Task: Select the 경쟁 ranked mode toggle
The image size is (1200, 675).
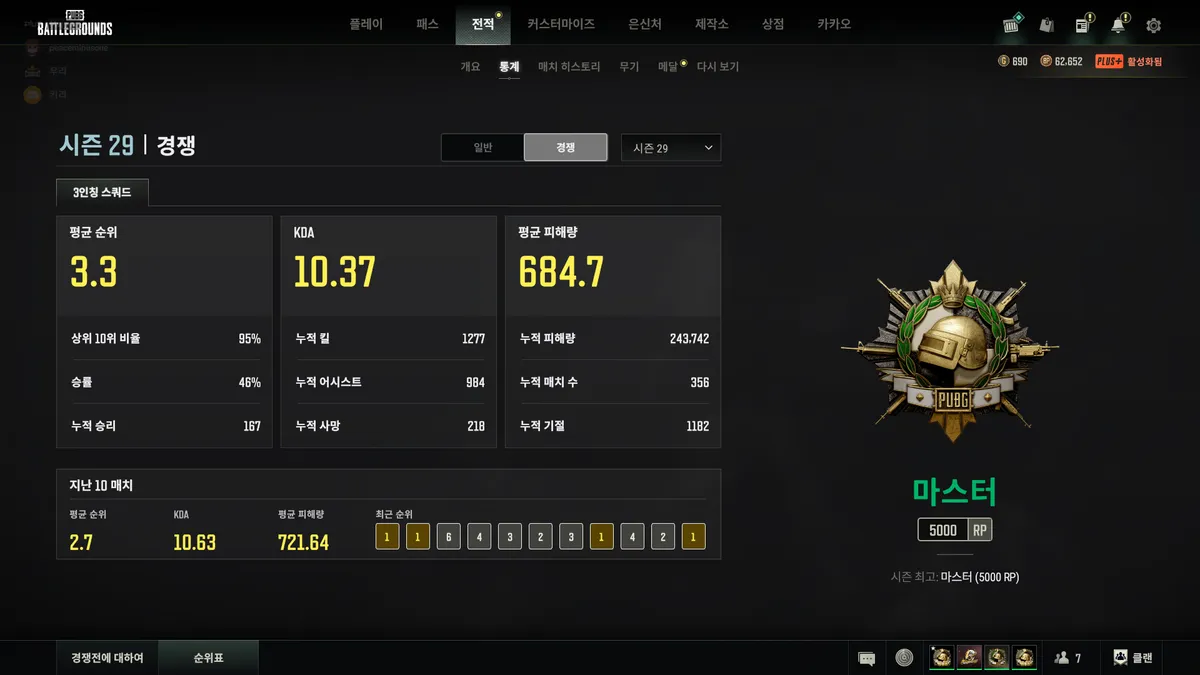Action: coord(565,147)
